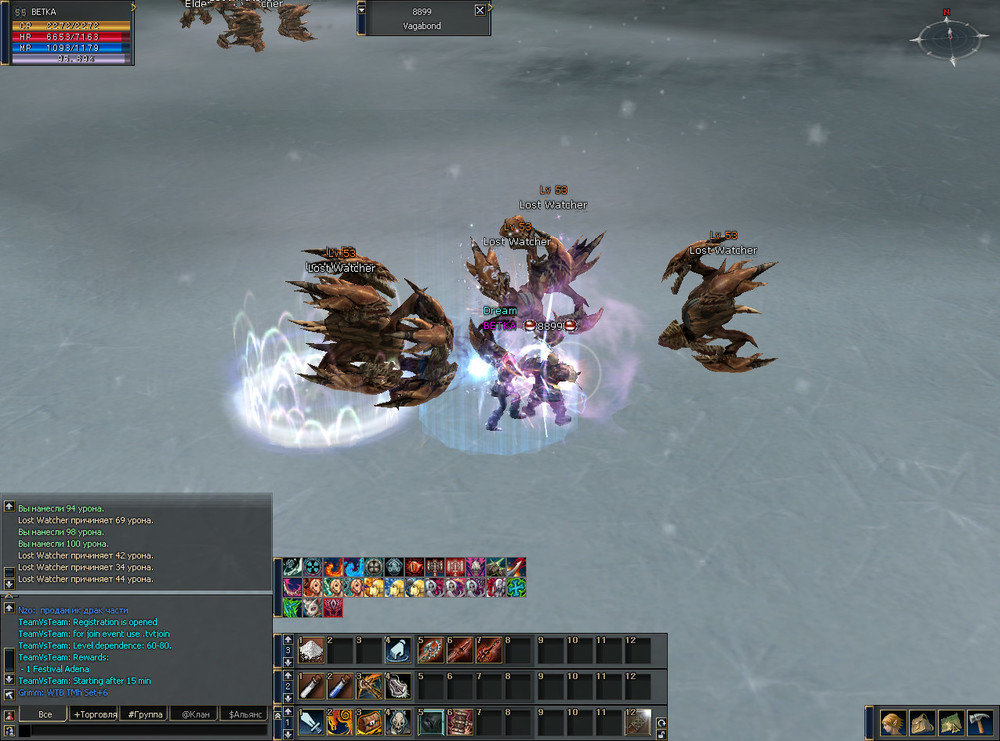The width and height of the screenshot is (1000, 741).
Task: Open the inventory bag icon
Action: click(x=922, y=722)
